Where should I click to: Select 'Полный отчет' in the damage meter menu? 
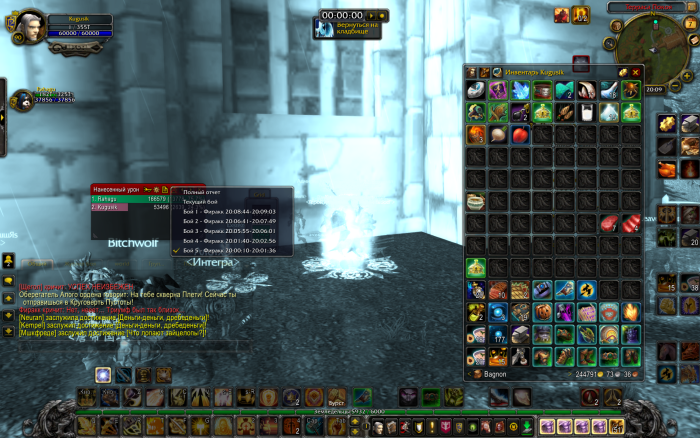201,192
